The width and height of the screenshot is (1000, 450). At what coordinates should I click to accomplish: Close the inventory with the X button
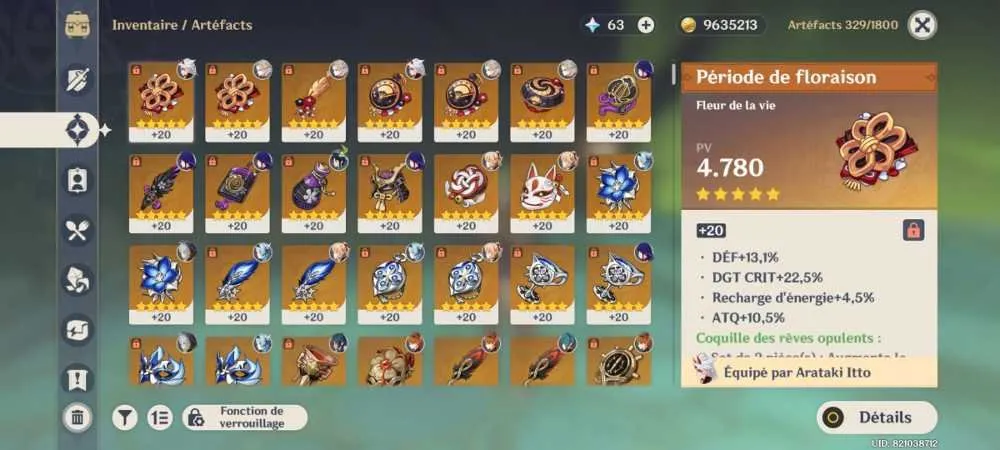pos(922,25)
